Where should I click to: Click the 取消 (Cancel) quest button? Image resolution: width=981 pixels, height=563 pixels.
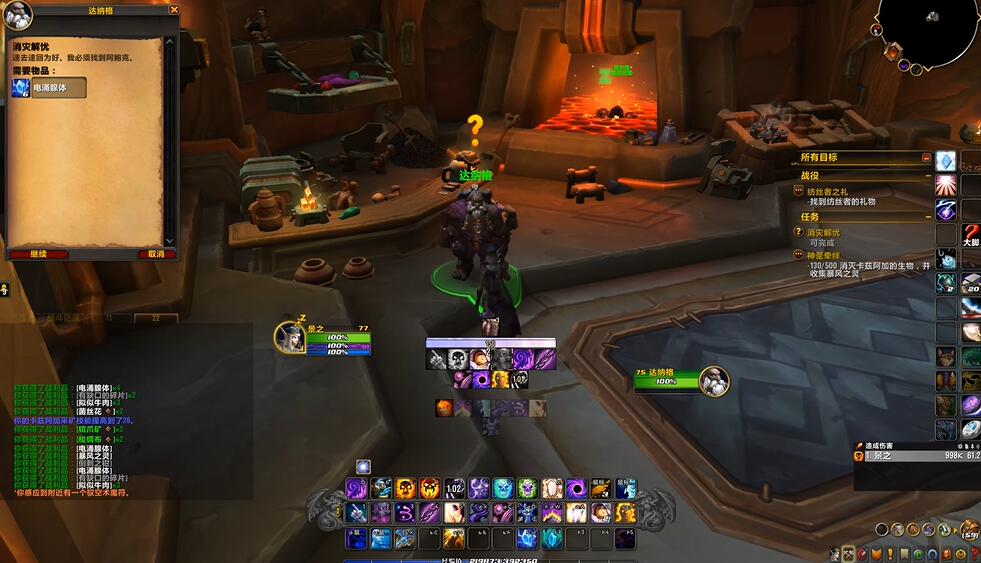(x=155, y=254)
